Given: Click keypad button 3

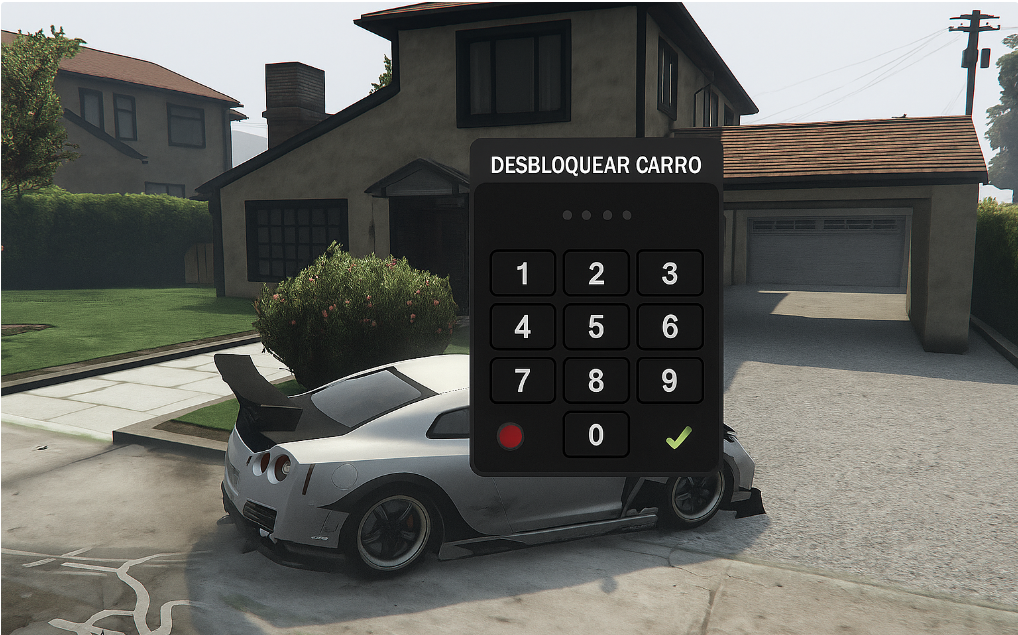Looking at the screenshot, I should 670,273.
